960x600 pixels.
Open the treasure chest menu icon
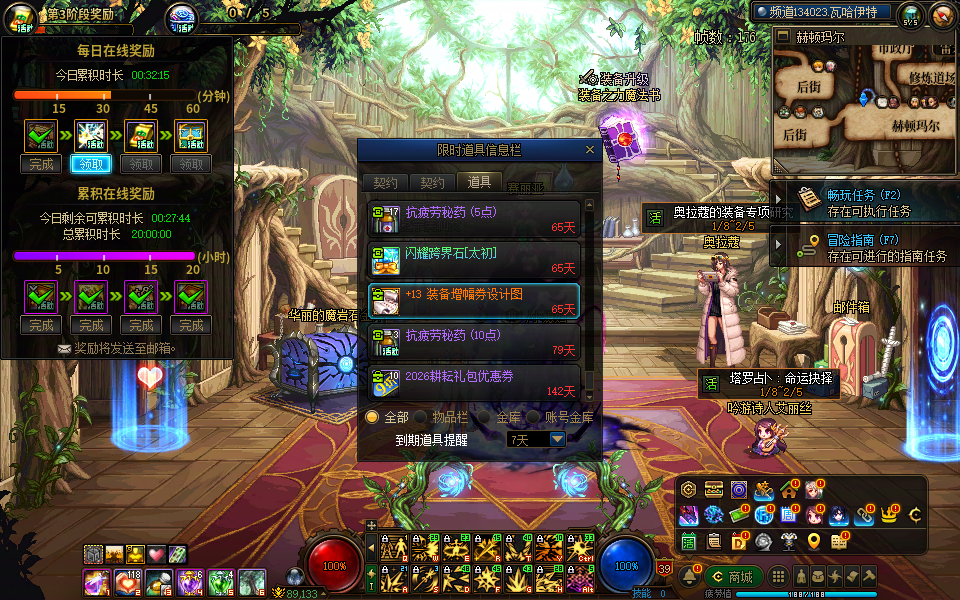[x=714, y=489]
